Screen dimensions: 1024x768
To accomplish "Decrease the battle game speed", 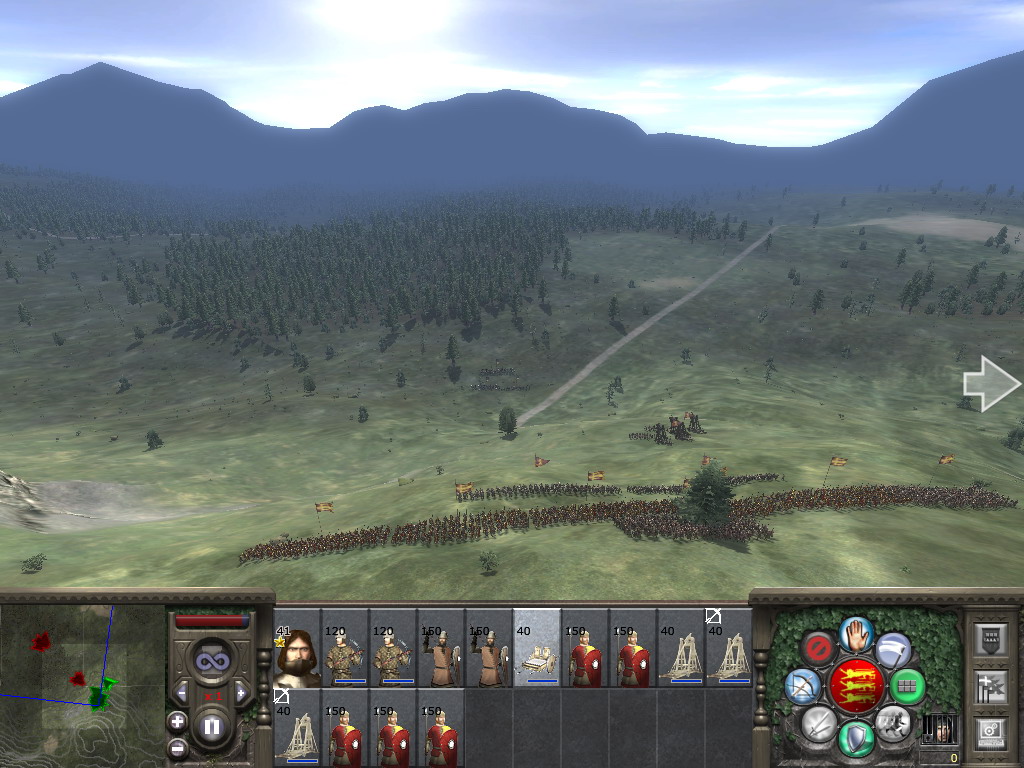I will pos(182,692).
